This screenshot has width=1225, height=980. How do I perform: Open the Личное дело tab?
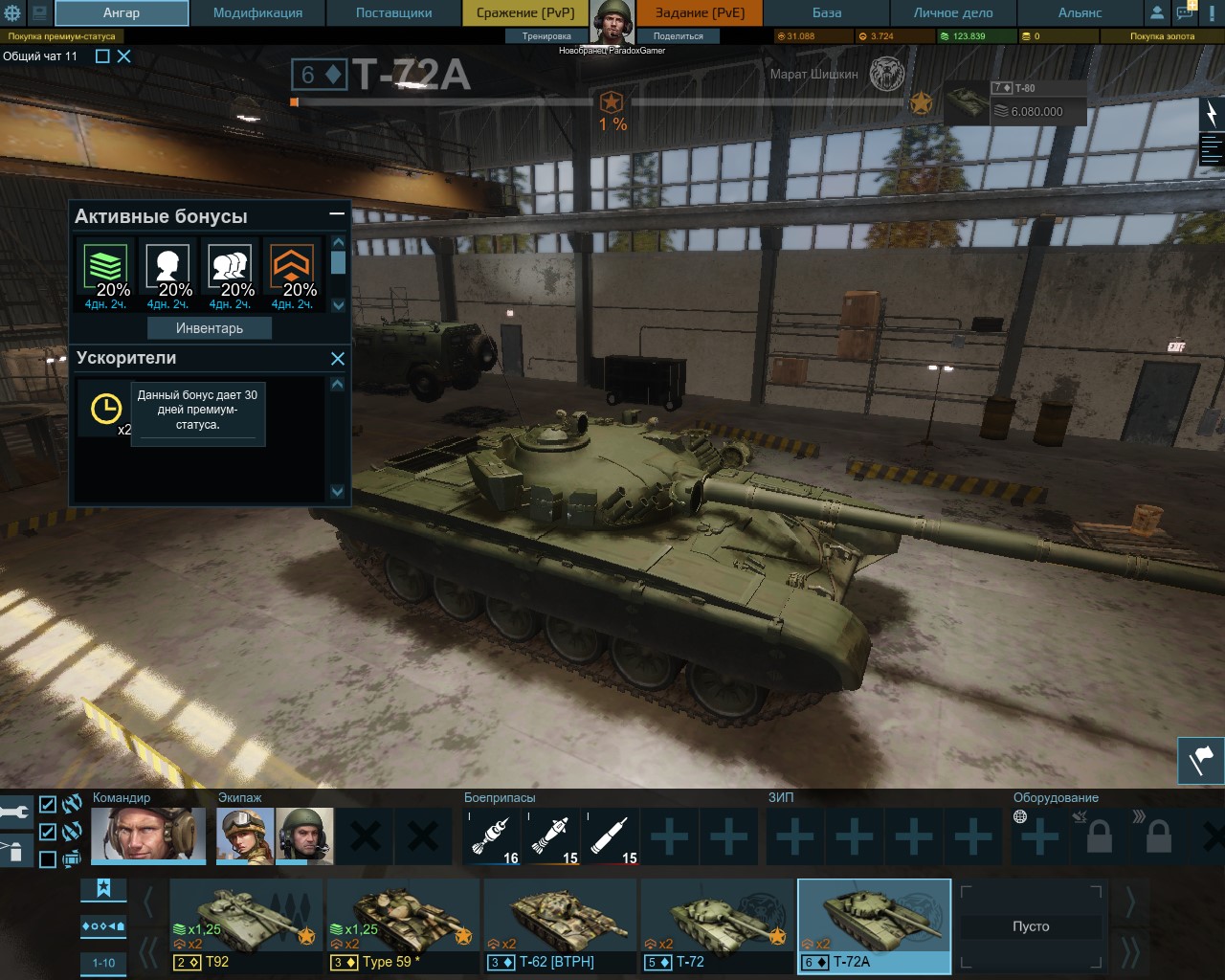[952, 13]
